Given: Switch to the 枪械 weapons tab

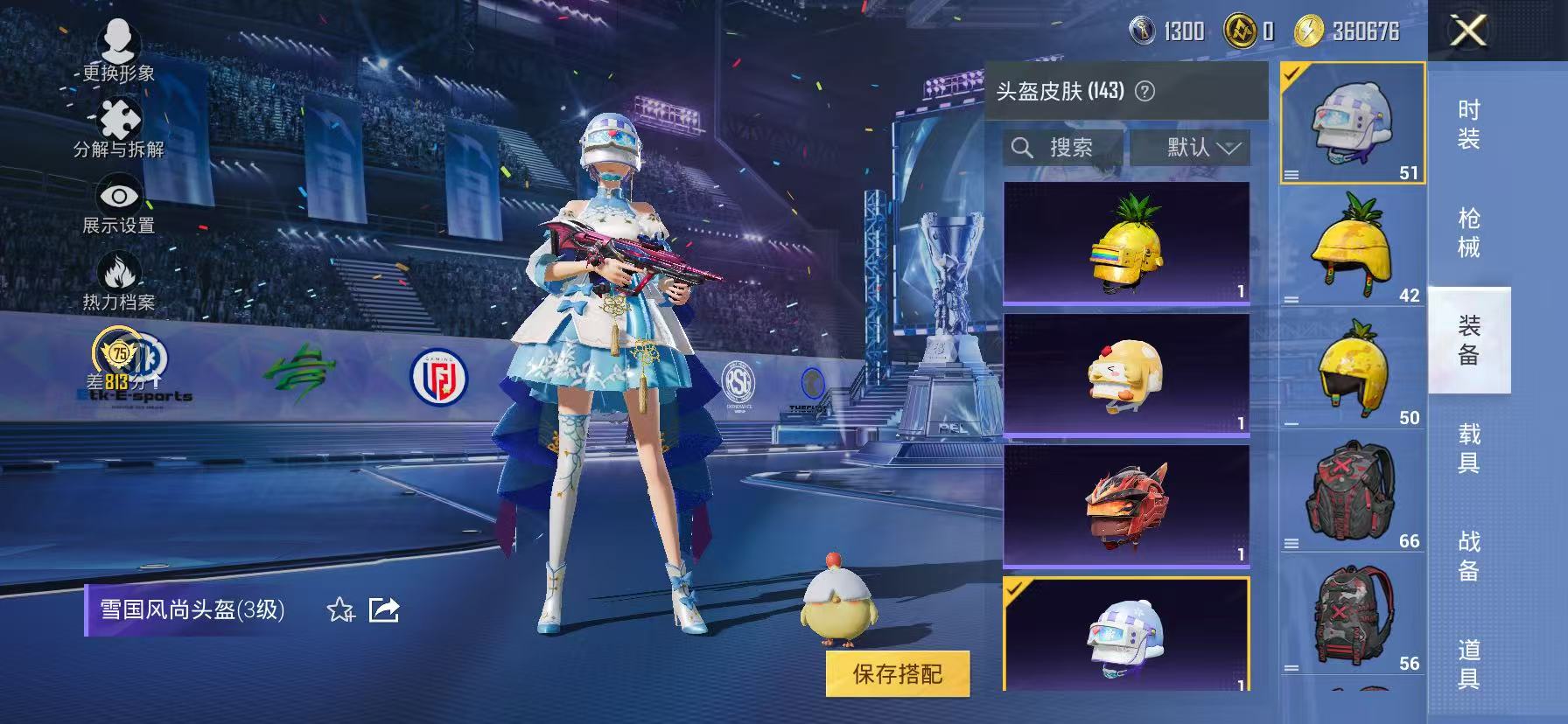Looking at the screenshot, I should coord(1467,233).
